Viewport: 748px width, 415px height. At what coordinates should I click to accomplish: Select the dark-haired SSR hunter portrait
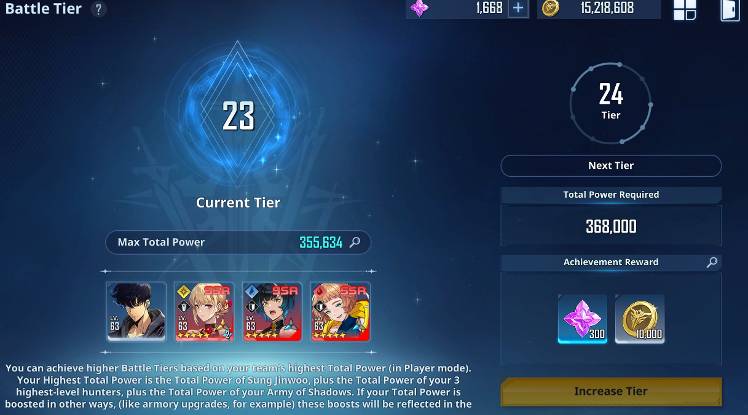[272, 312]
